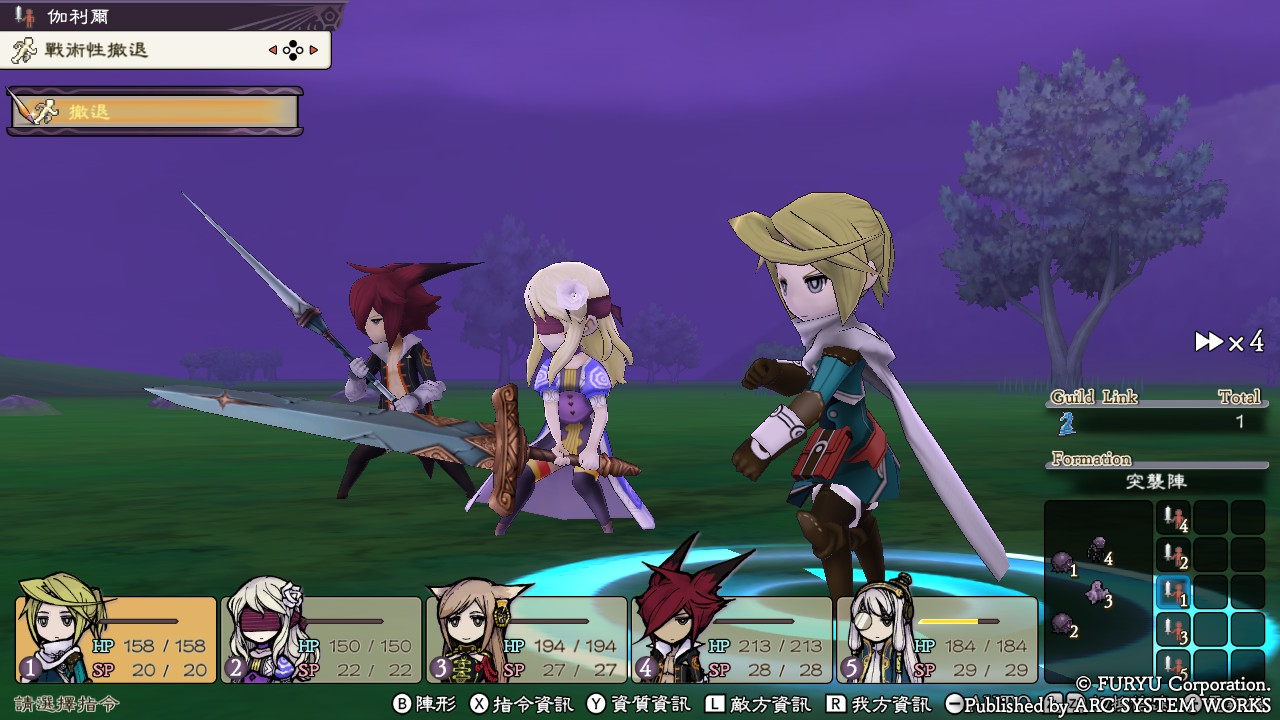
Task: Toggle the x4 fast-forward battle speed
Action: click(1229, 342)
